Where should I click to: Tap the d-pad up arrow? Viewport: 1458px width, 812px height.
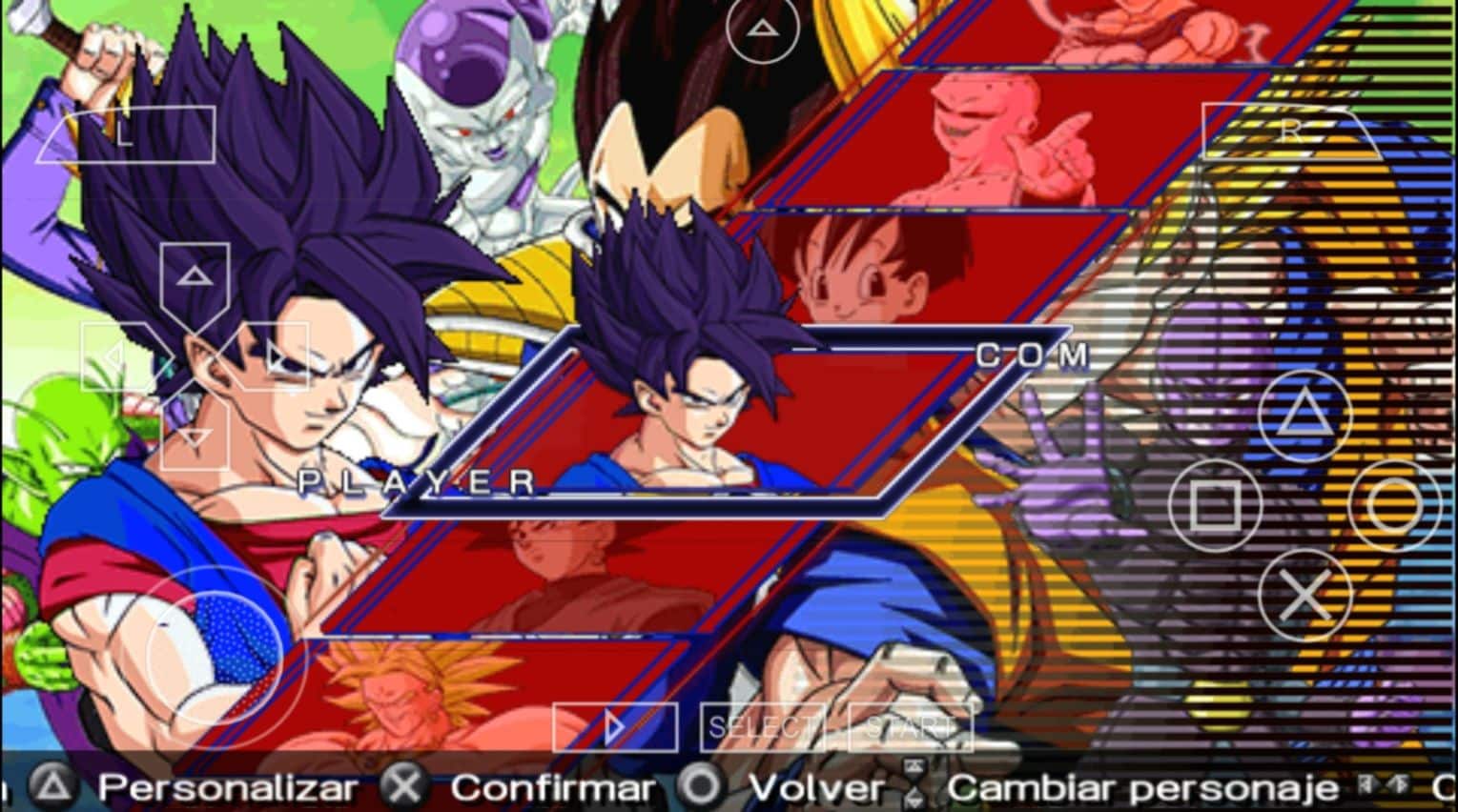coord(195,278)
